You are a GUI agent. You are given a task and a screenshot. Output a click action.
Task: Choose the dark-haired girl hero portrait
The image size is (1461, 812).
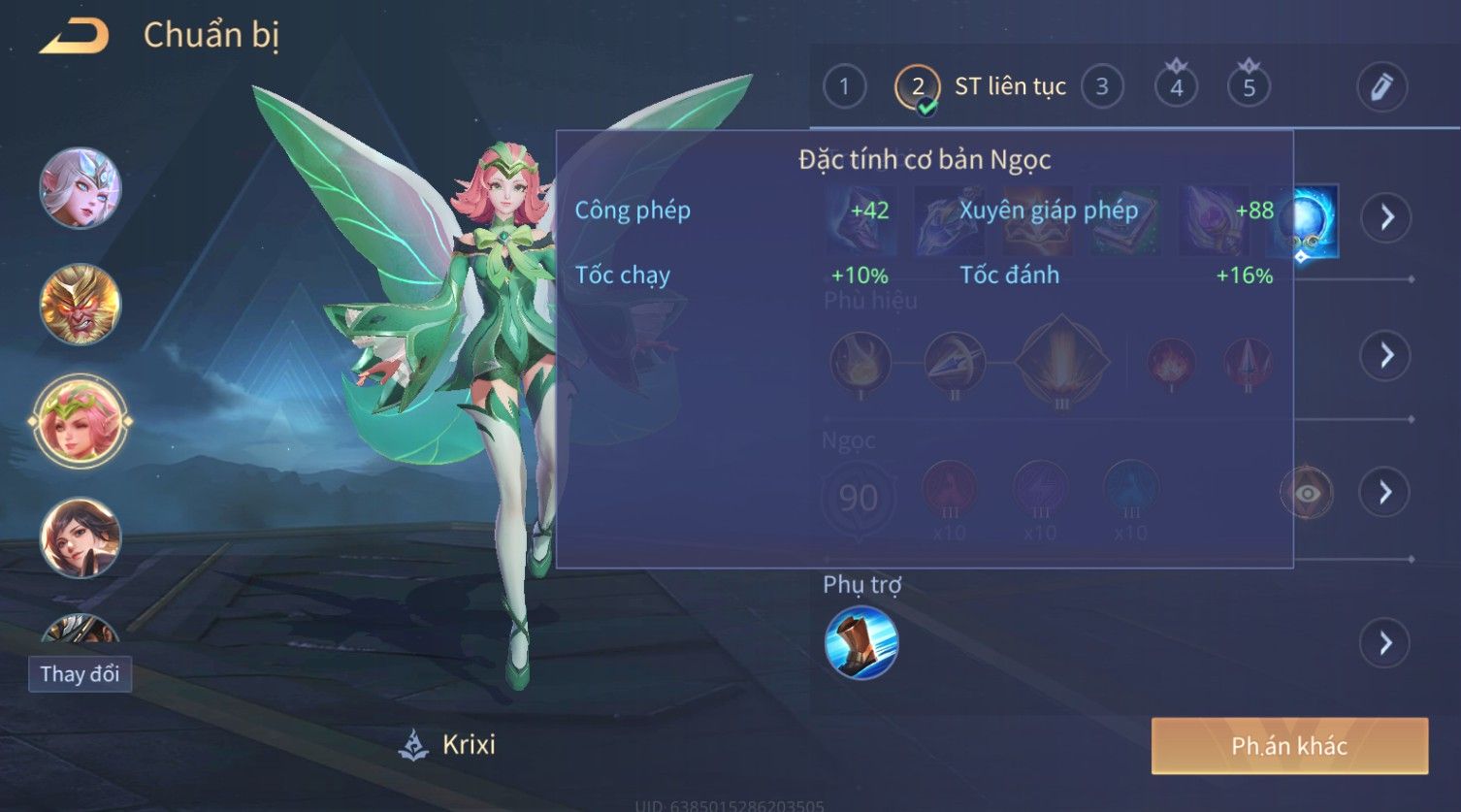[80, 536]
